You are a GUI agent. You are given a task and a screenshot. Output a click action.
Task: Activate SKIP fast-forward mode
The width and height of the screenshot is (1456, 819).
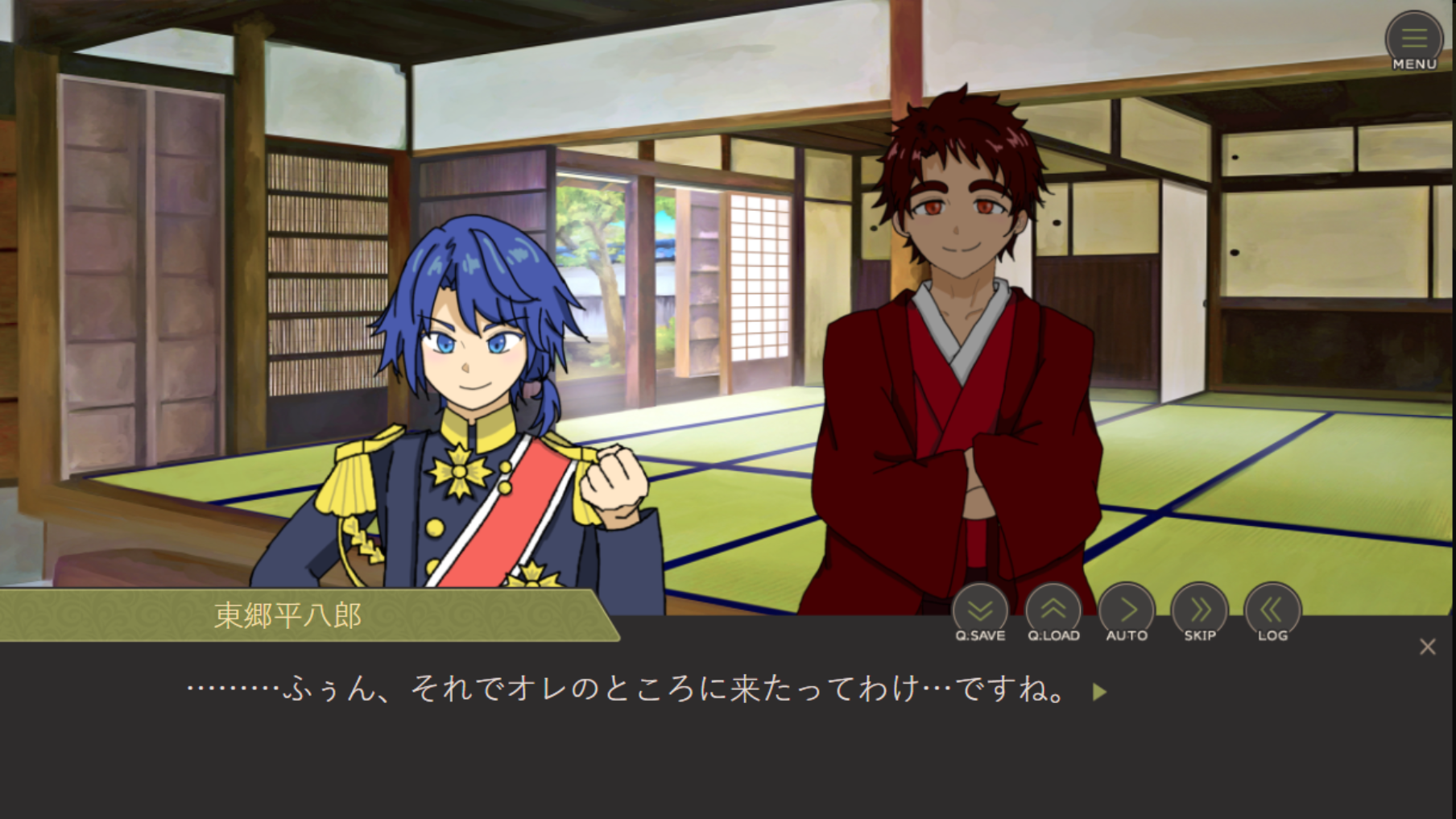pyautogui.click(x=1199, y=610)
